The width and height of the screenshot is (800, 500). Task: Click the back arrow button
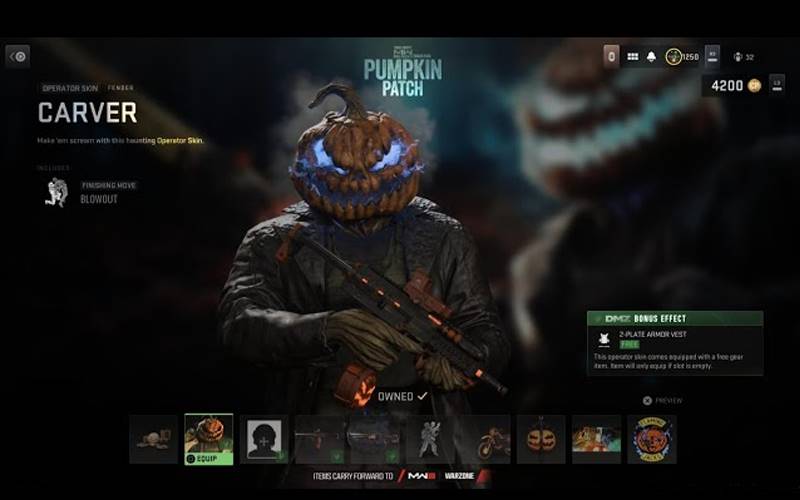pos(18,56)
